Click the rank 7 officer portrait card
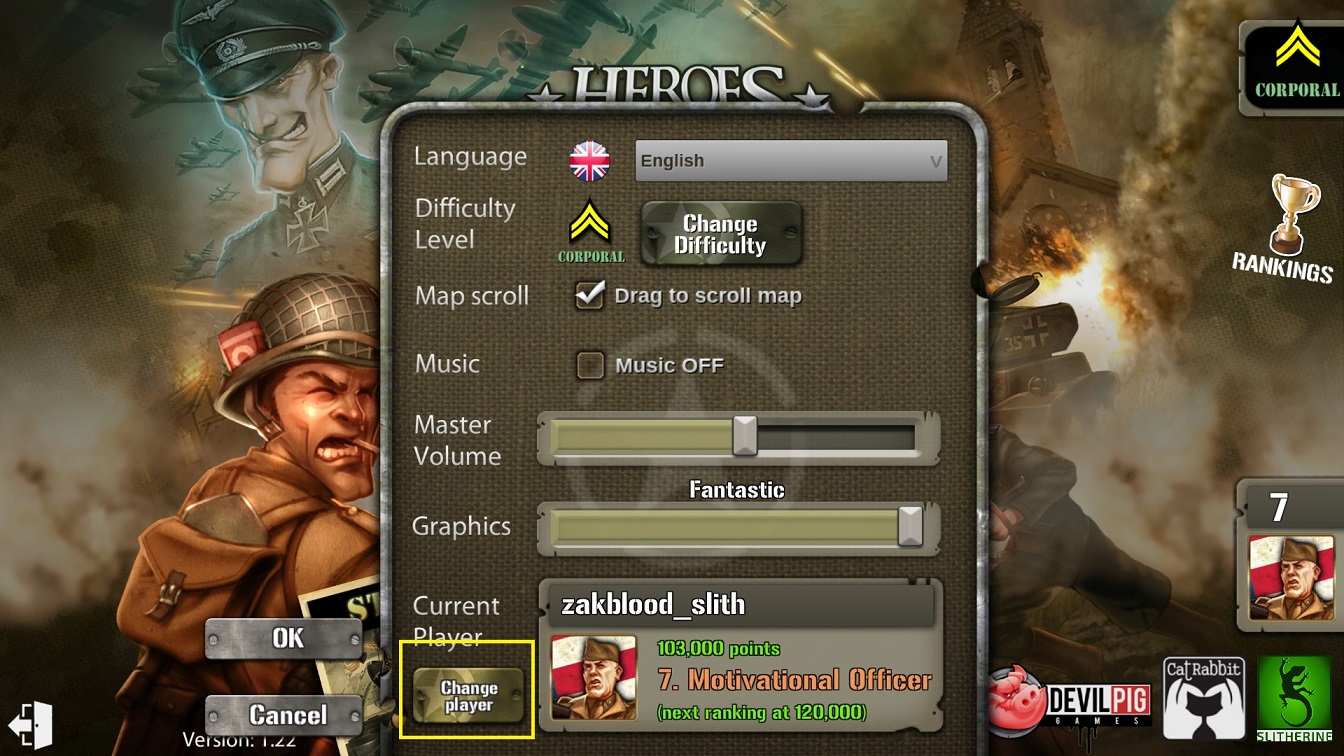Image resolution: width=1344 pixels, height=756 pixels. pos(1291,577)
